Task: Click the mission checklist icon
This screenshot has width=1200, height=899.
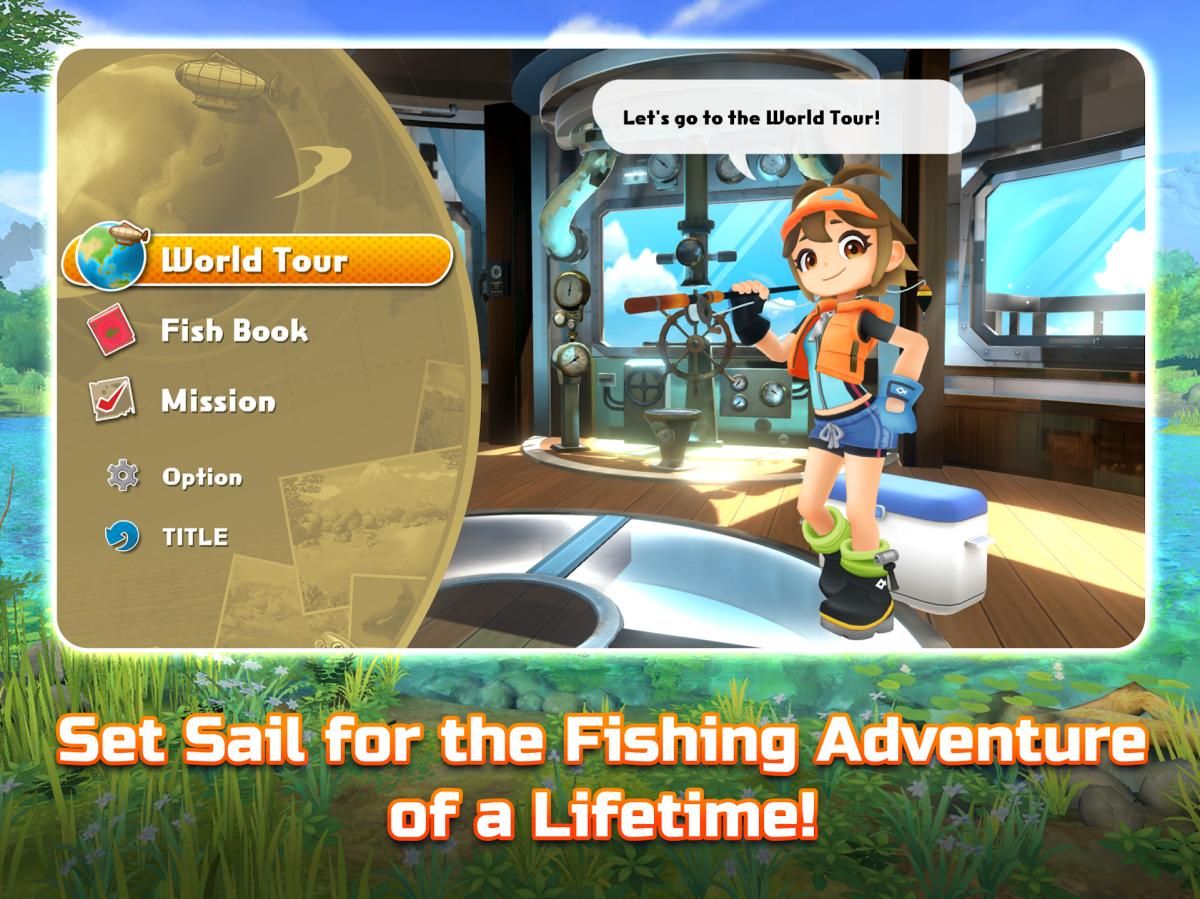Action: pos(111,400)
